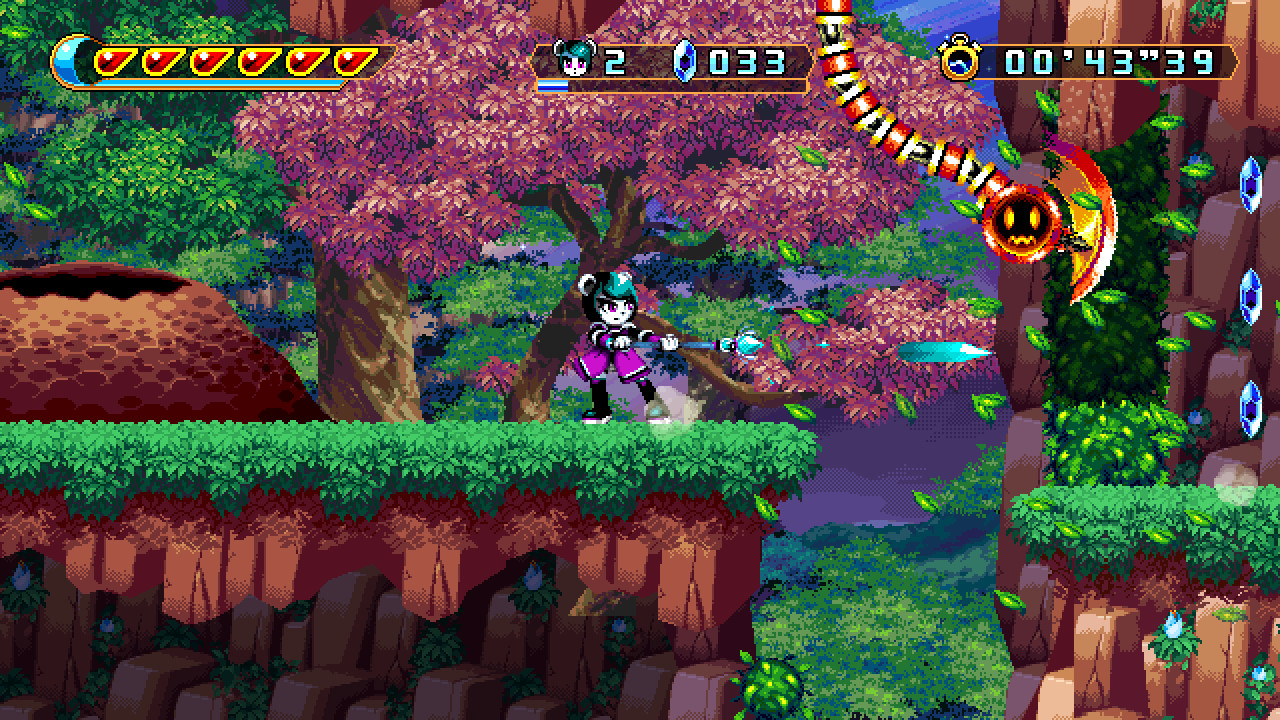Click the crescent moon health bar icon

[70, 60]
